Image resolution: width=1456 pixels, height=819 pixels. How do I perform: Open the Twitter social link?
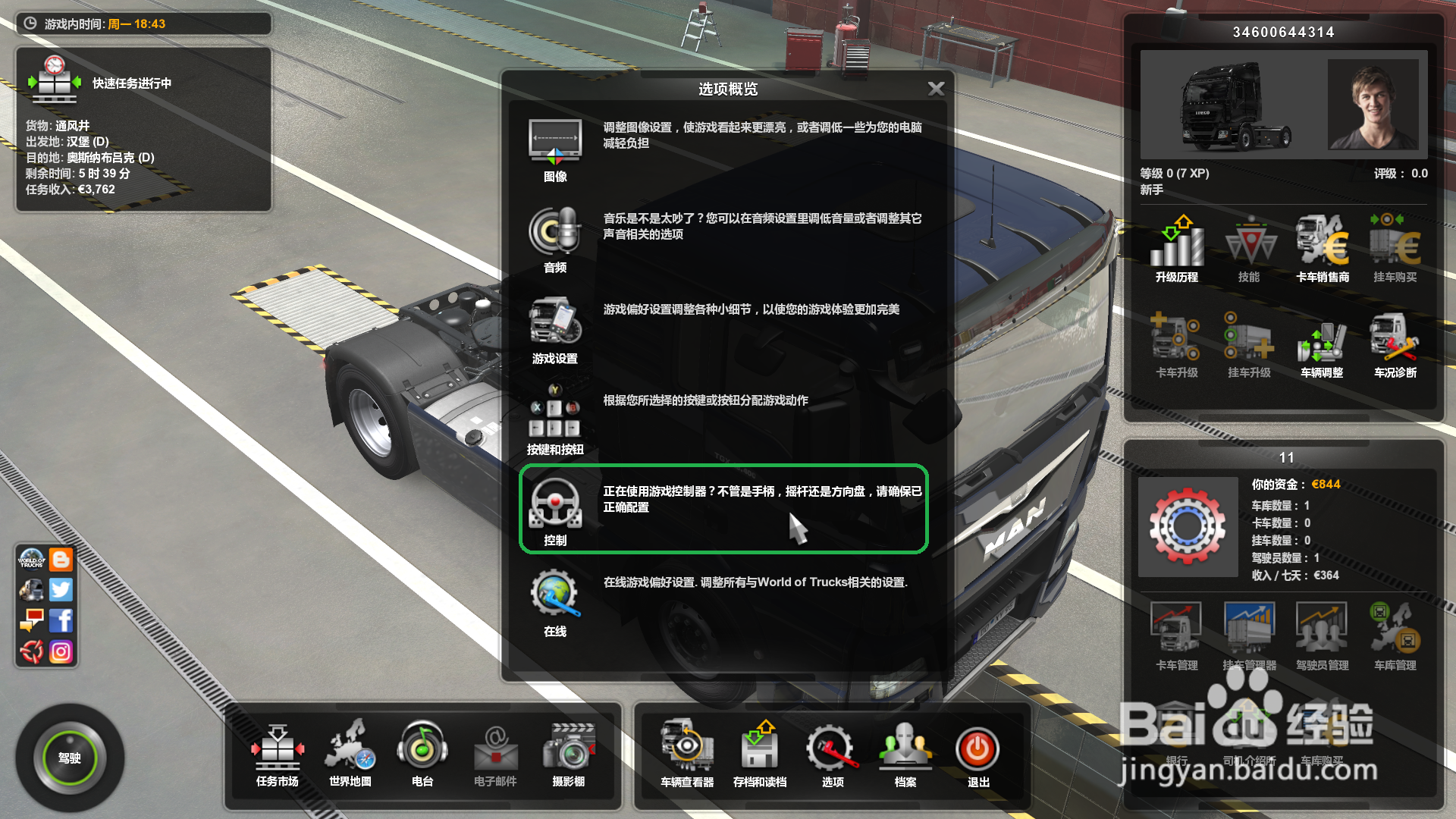61,589
